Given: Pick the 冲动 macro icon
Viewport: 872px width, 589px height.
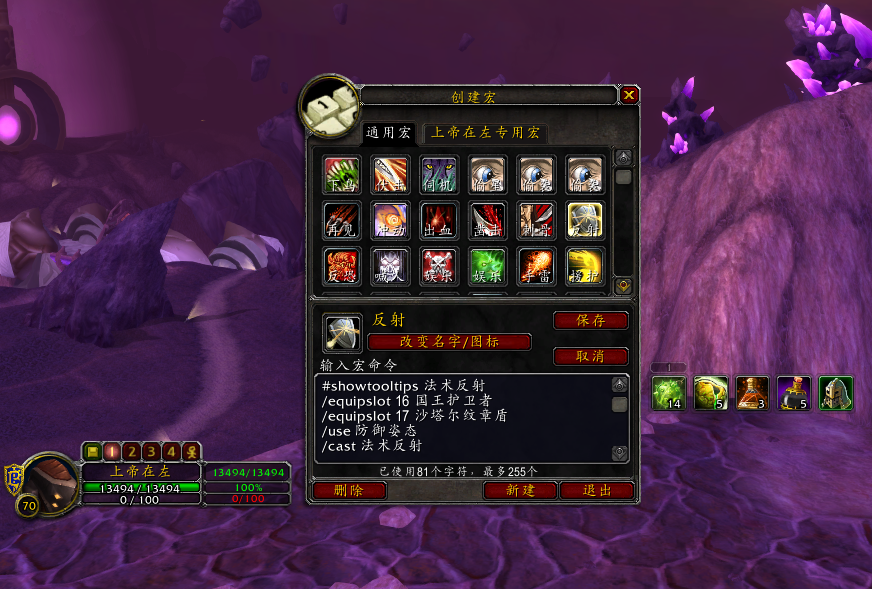Looking at the screenshot, I should [391, 221].
